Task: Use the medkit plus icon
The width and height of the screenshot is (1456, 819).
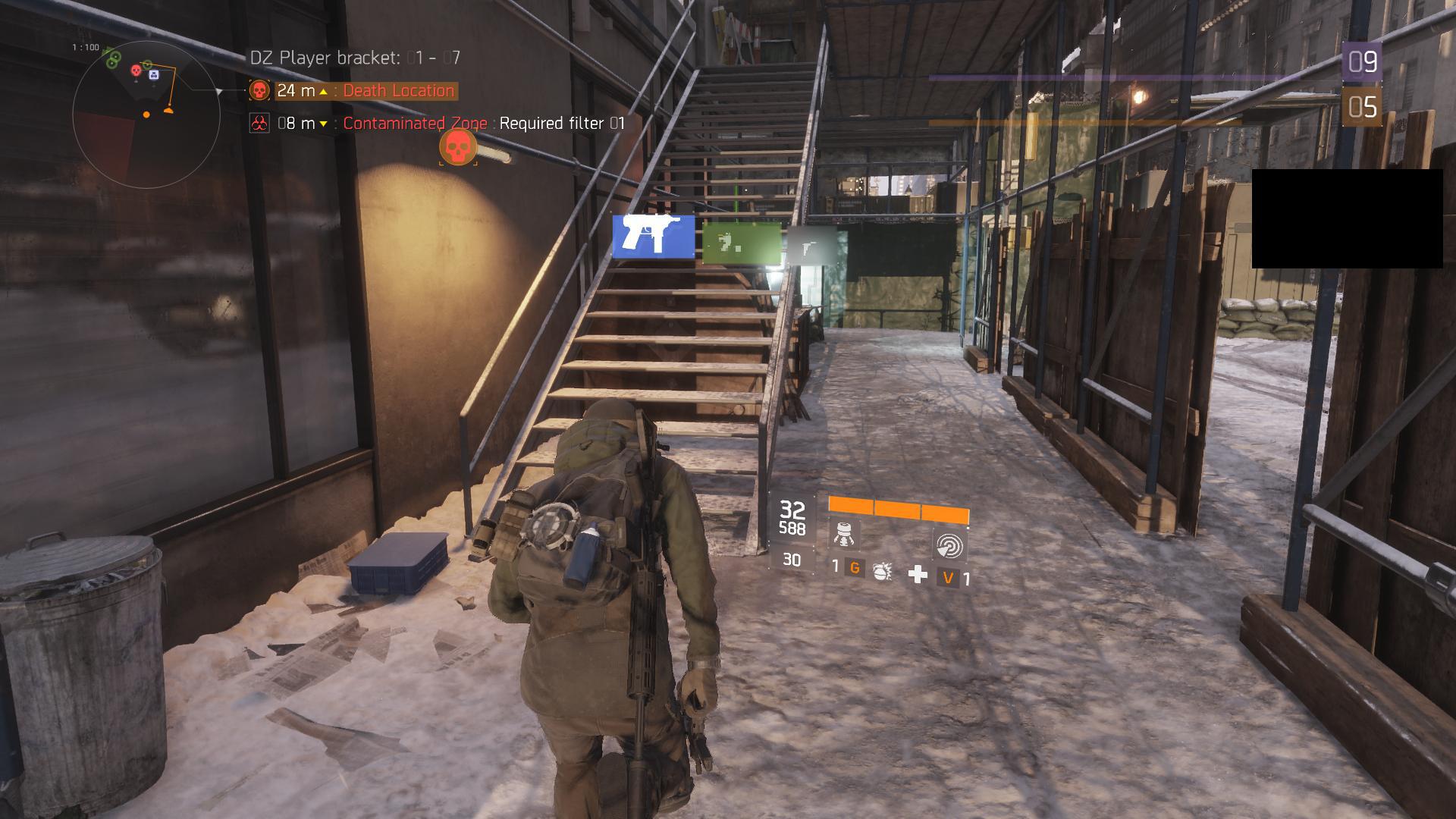Action: (918, 574)
